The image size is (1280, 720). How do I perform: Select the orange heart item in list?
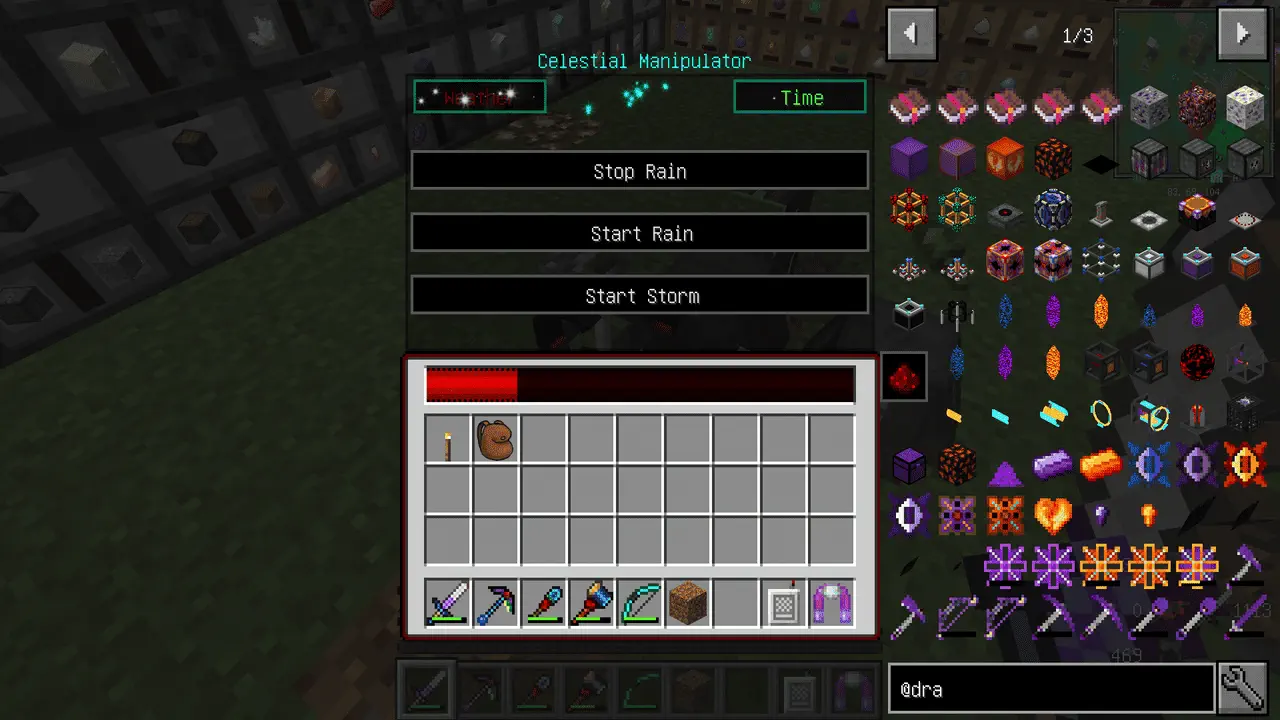(1053, 516)
